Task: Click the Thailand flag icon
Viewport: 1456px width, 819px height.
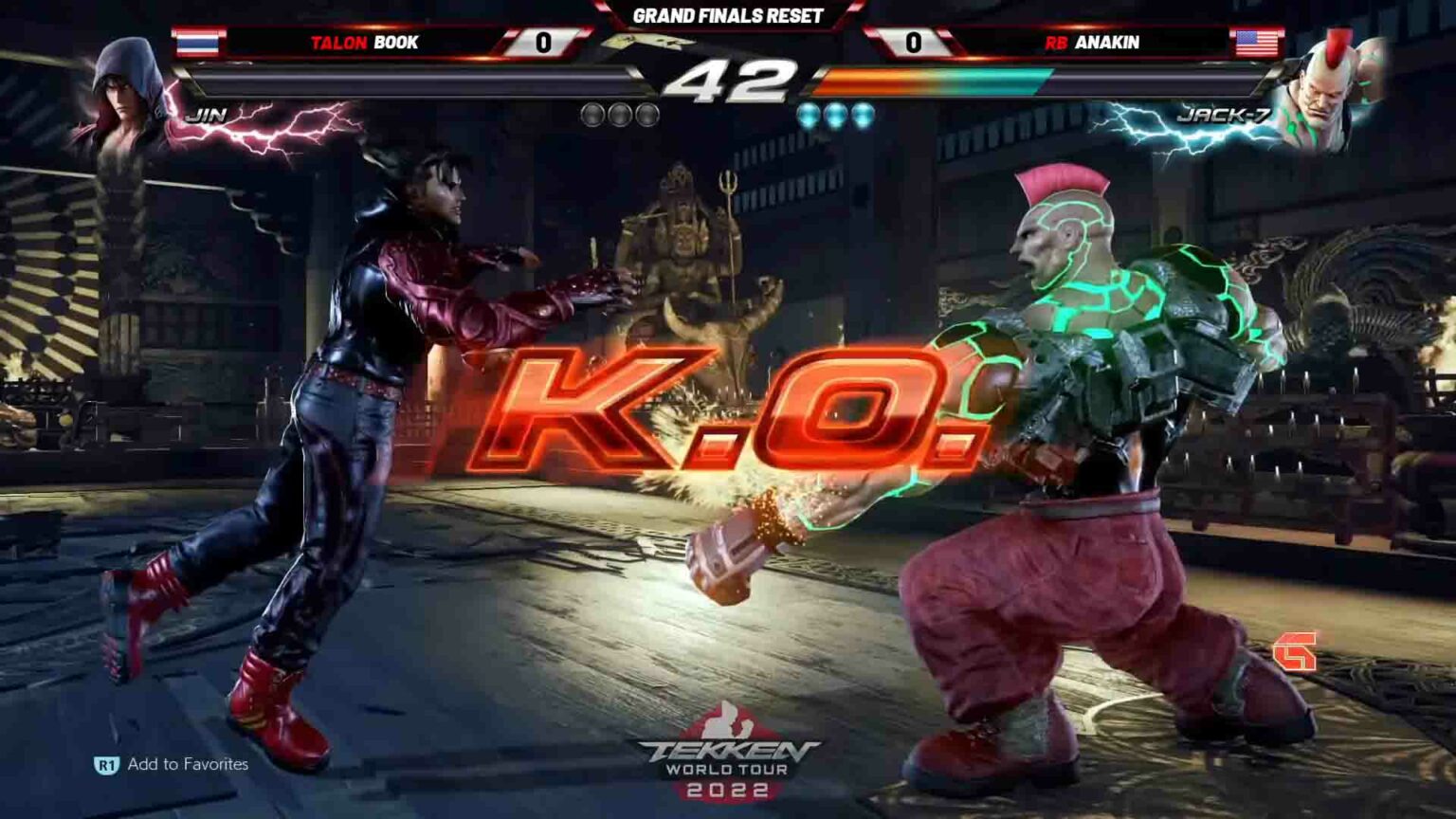Action: click(196, 44)
